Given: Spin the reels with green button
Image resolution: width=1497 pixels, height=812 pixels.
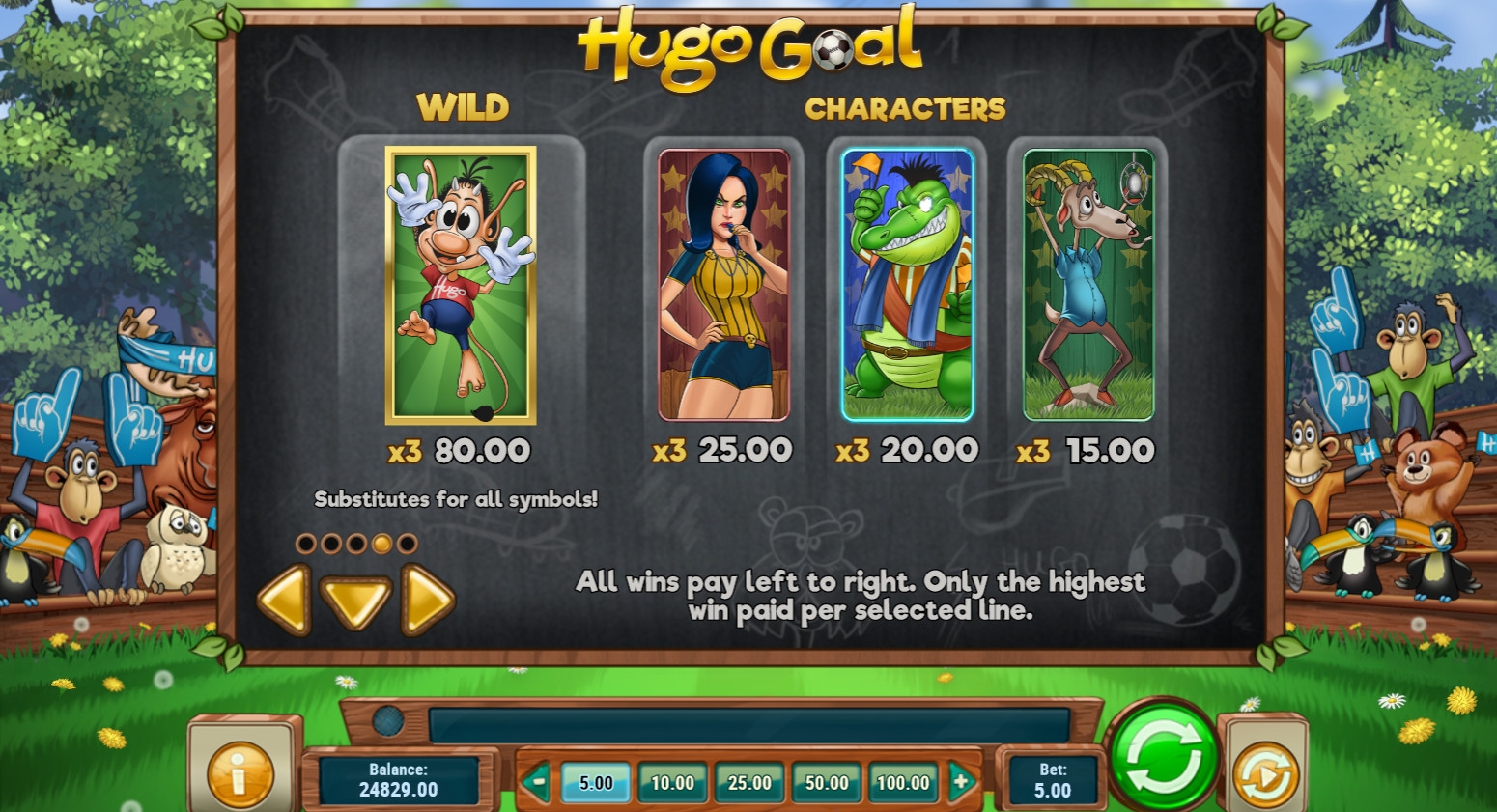Looking at the screenshot, I should [x=1164, y=758].
